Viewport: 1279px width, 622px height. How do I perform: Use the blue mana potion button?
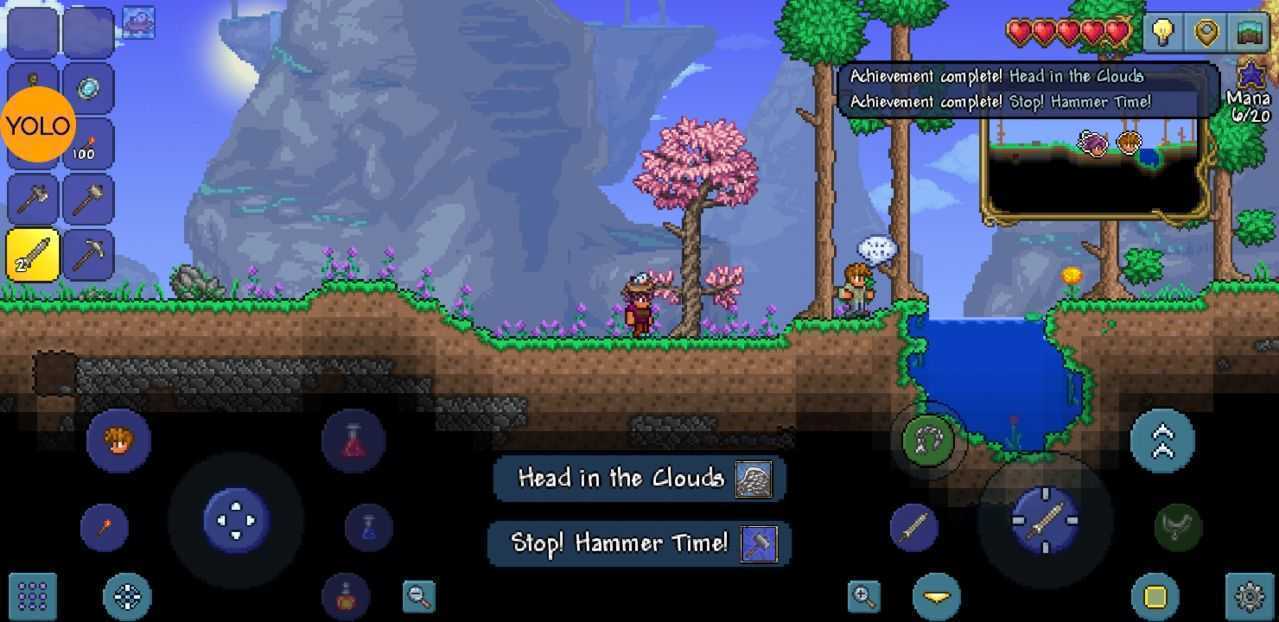coord(368,527)
